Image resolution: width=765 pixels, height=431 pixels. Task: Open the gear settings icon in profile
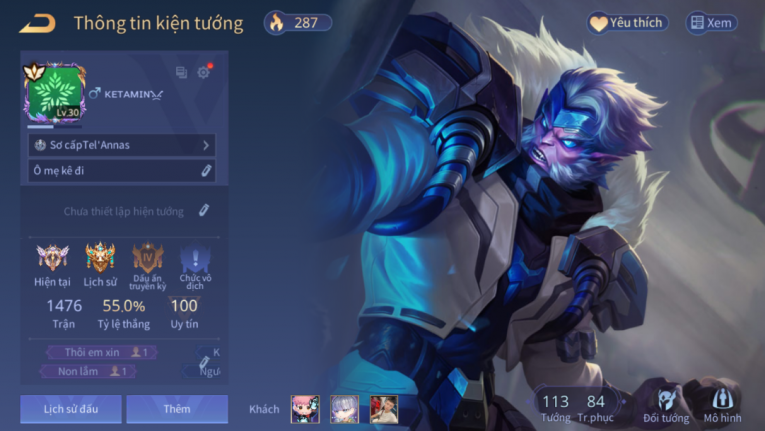click(204, 72)
